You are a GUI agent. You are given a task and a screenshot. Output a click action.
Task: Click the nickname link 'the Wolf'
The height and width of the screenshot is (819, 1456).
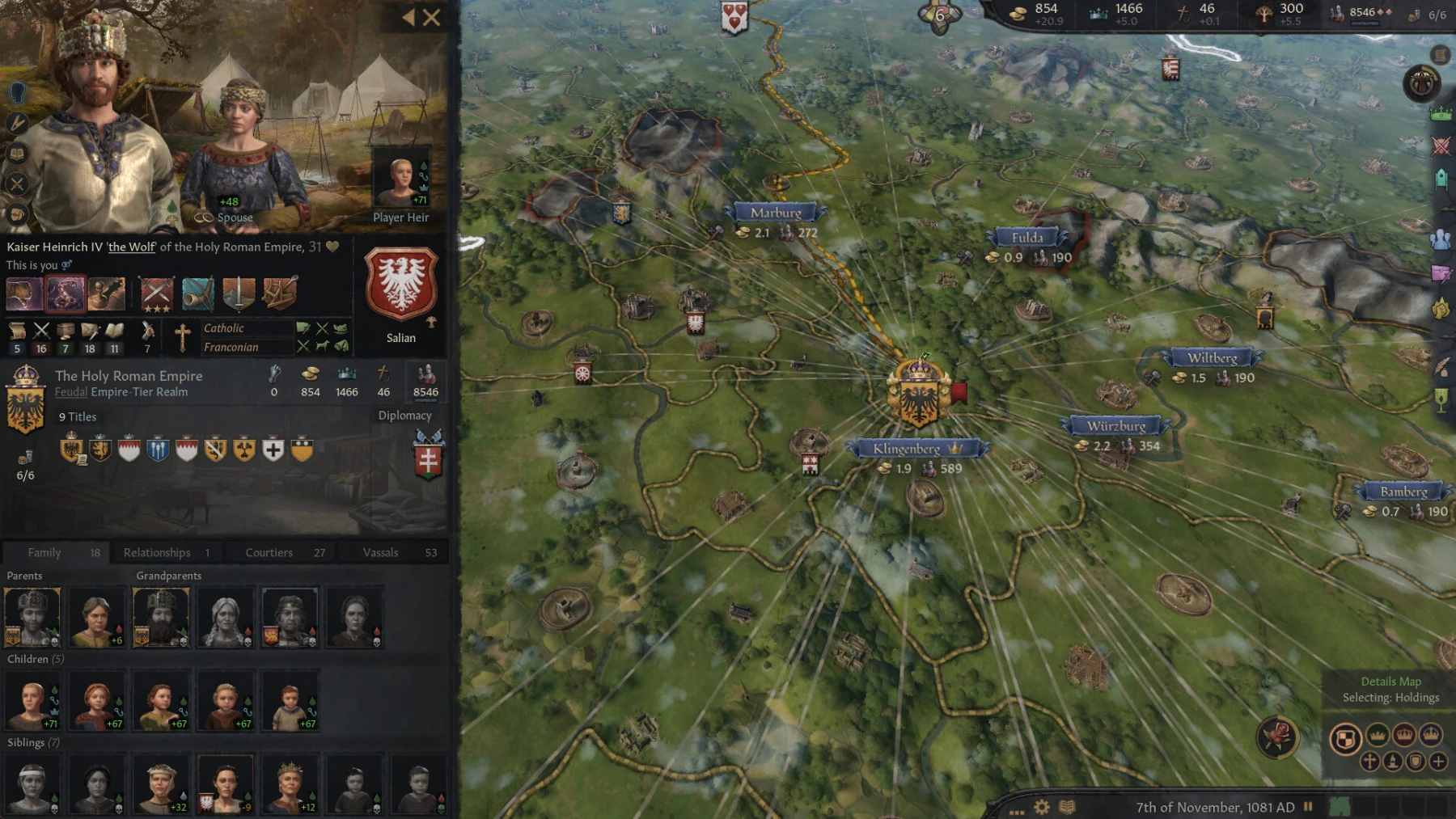tap(132, 247)
